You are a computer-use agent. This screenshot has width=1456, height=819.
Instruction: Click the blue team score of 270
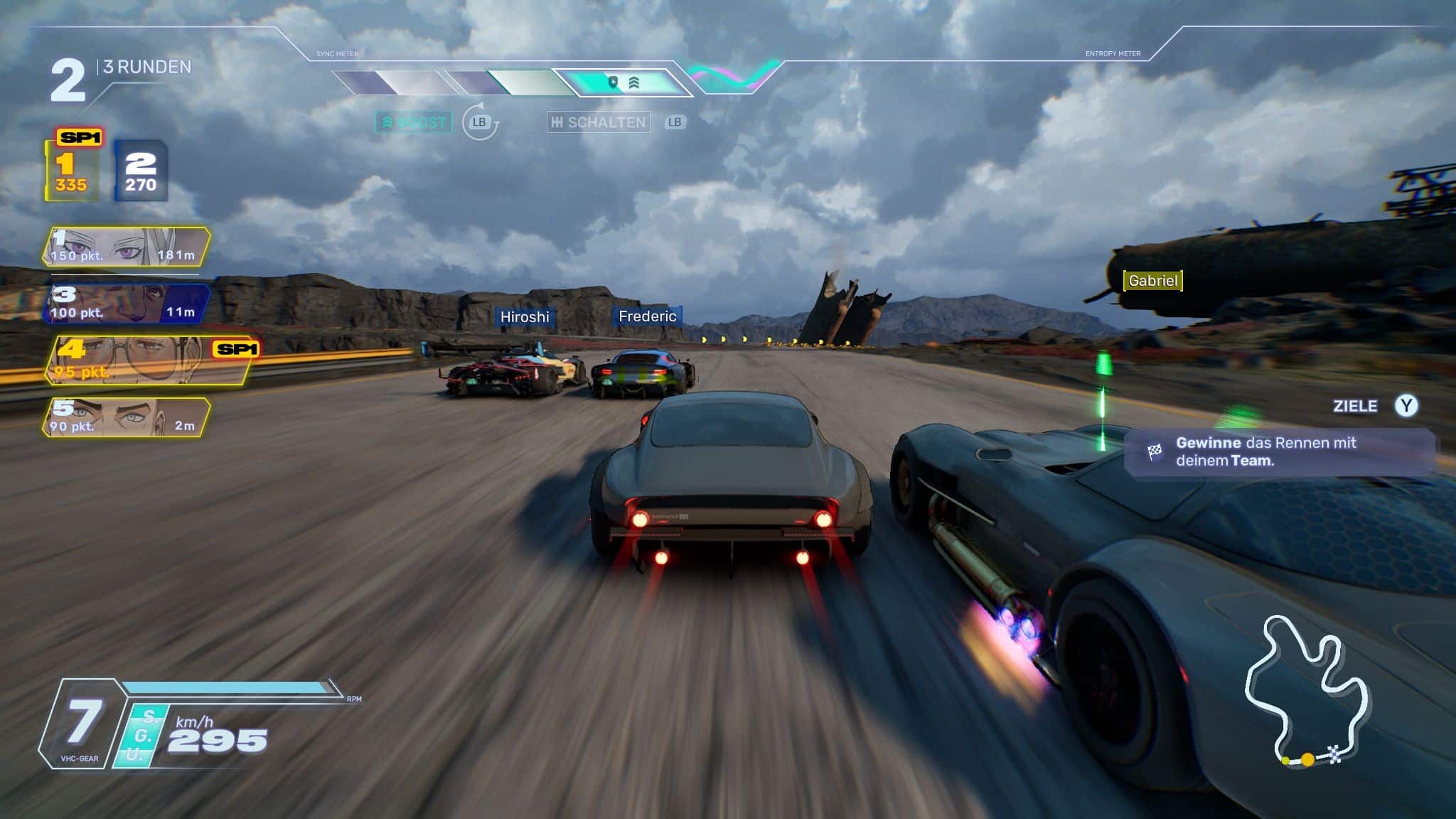(x=141, y=172)
